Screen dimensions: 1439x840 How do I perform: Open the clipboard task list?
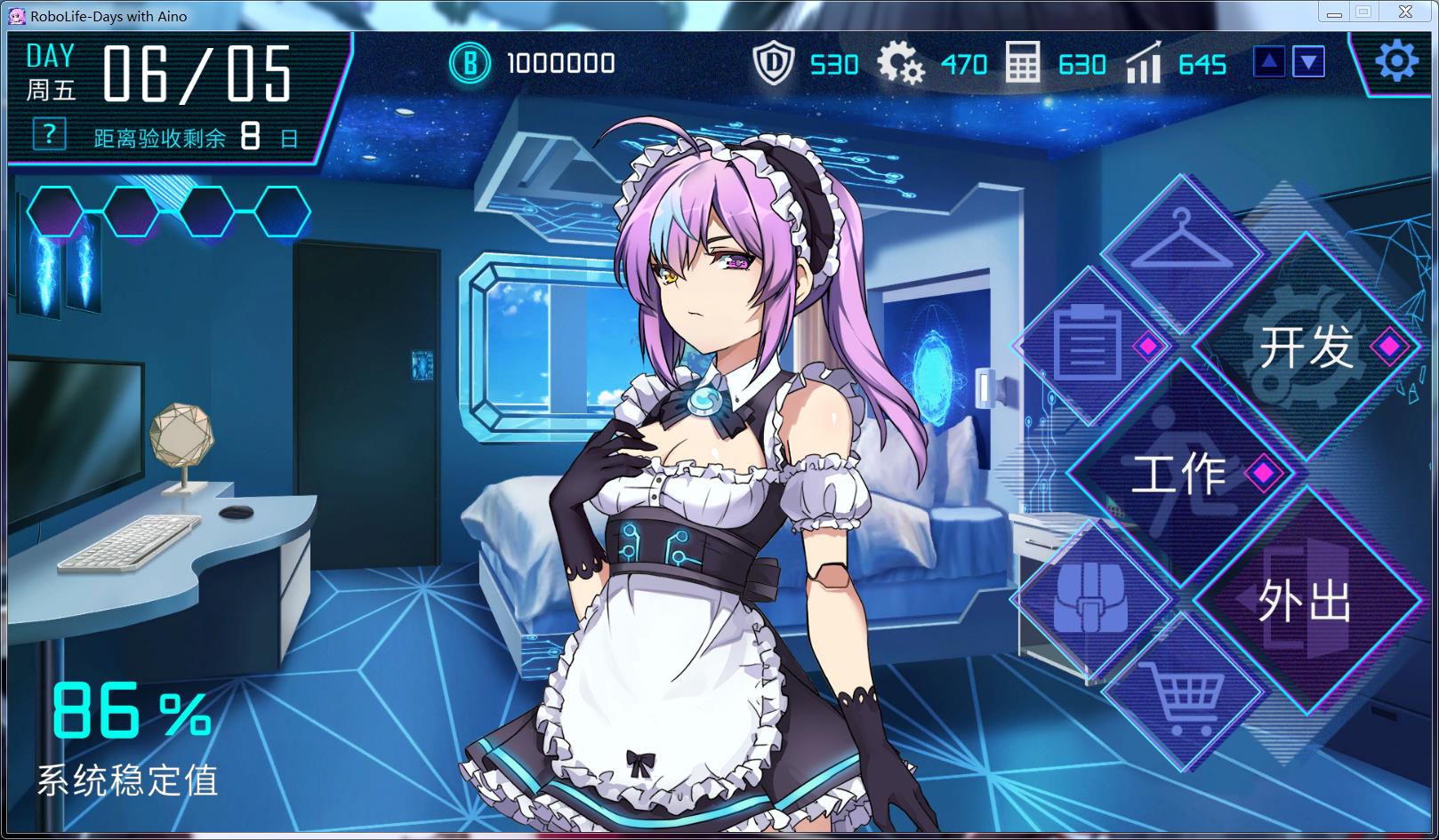tap(1085, 344)
